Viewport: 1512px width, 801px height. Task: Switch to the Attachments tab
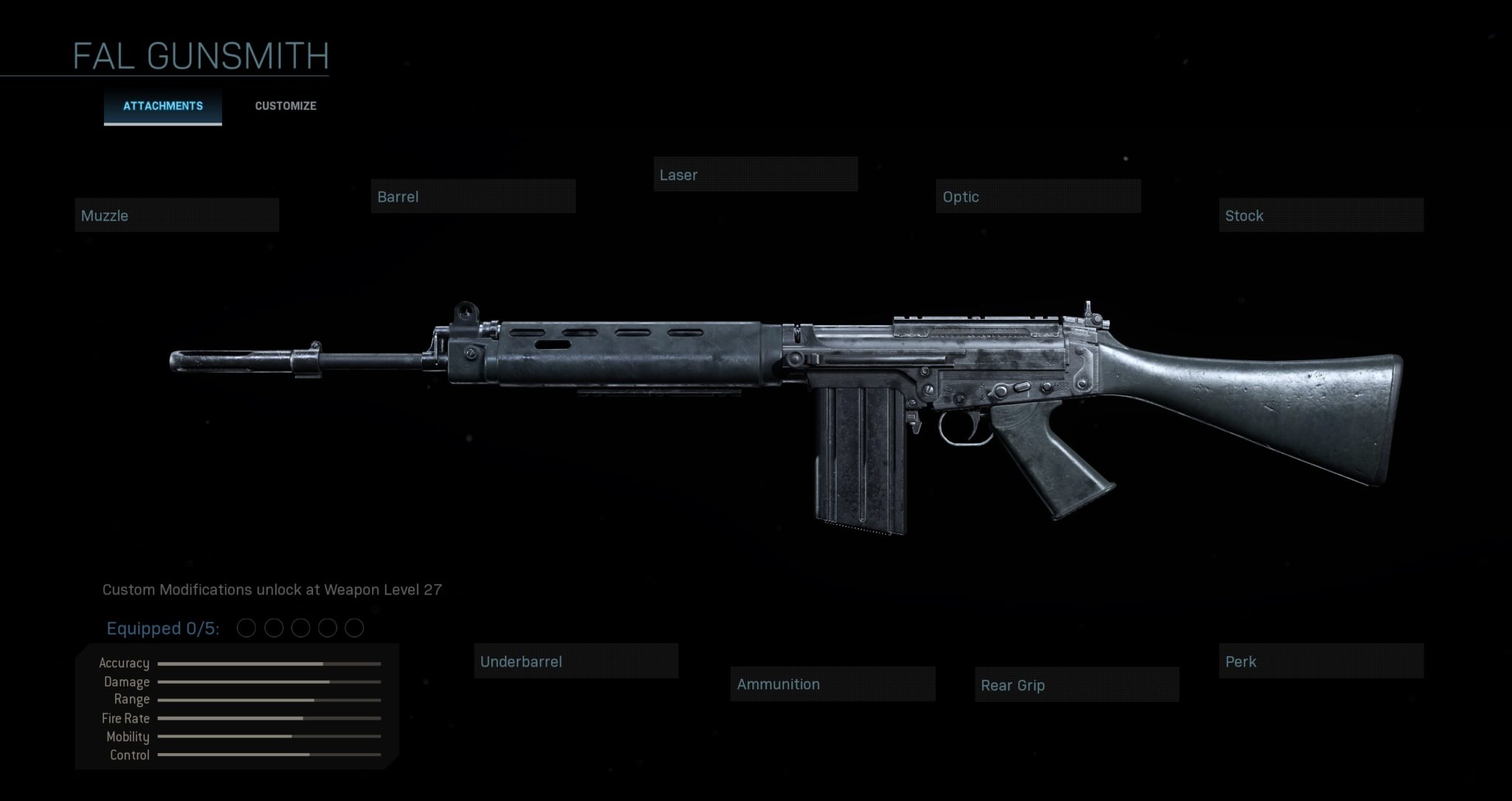click(x=162, y=106)
